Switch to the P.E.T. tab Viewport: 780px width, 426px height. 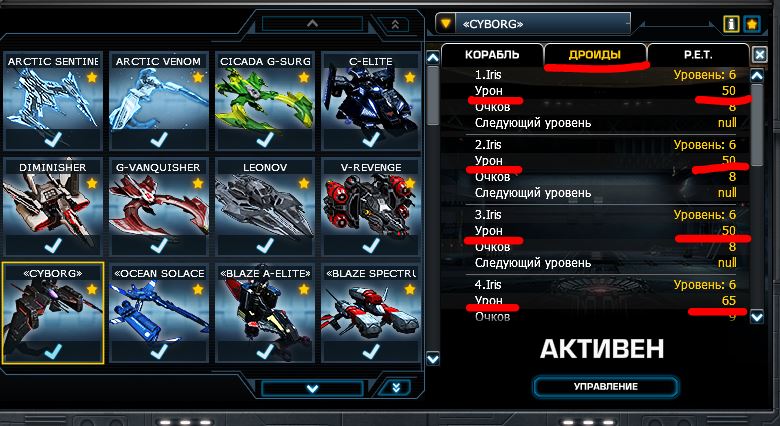point(697,55)
